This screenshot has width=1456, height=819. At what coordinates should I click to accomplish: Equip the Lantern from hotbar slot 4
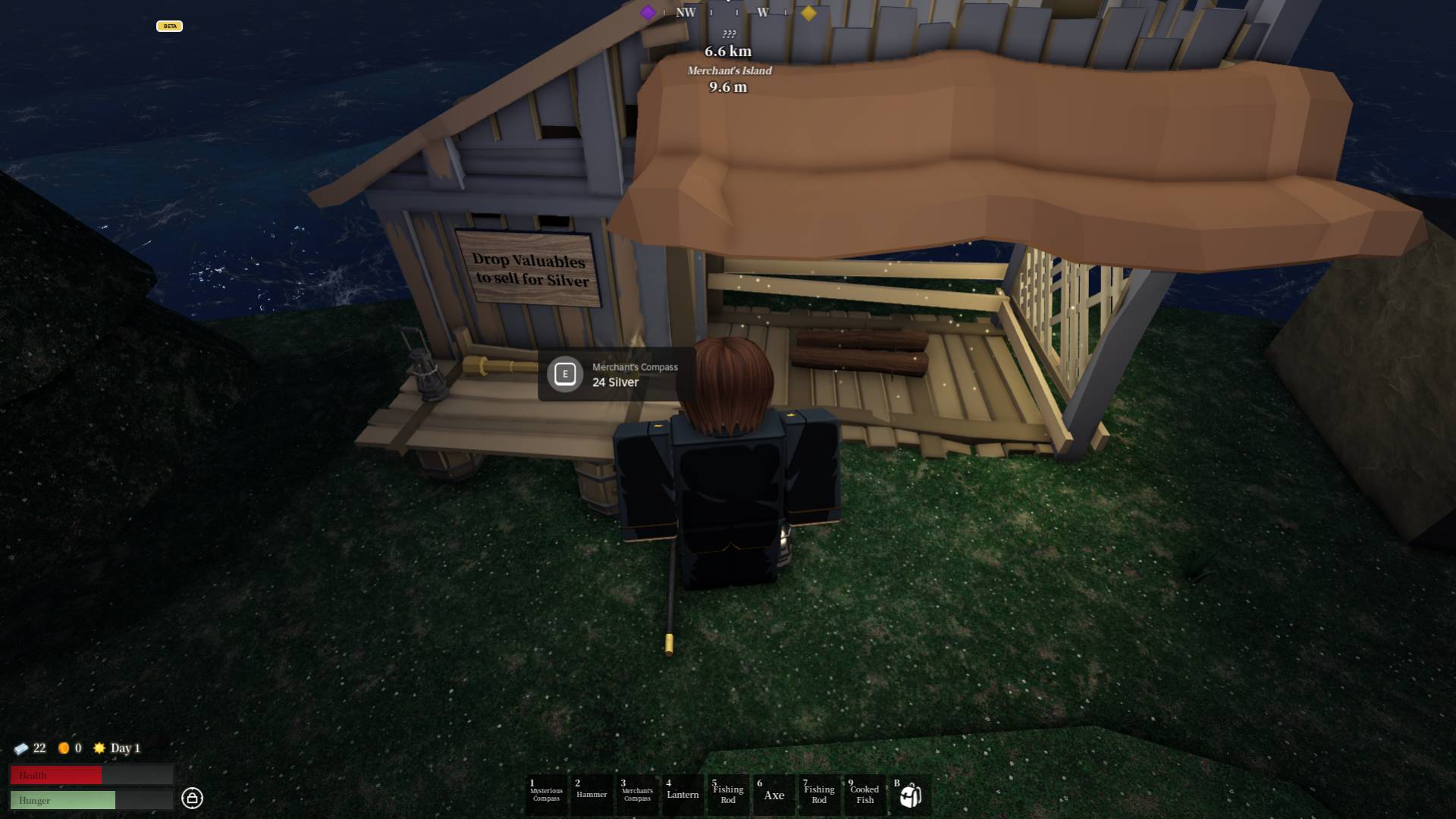pos(682,794)
